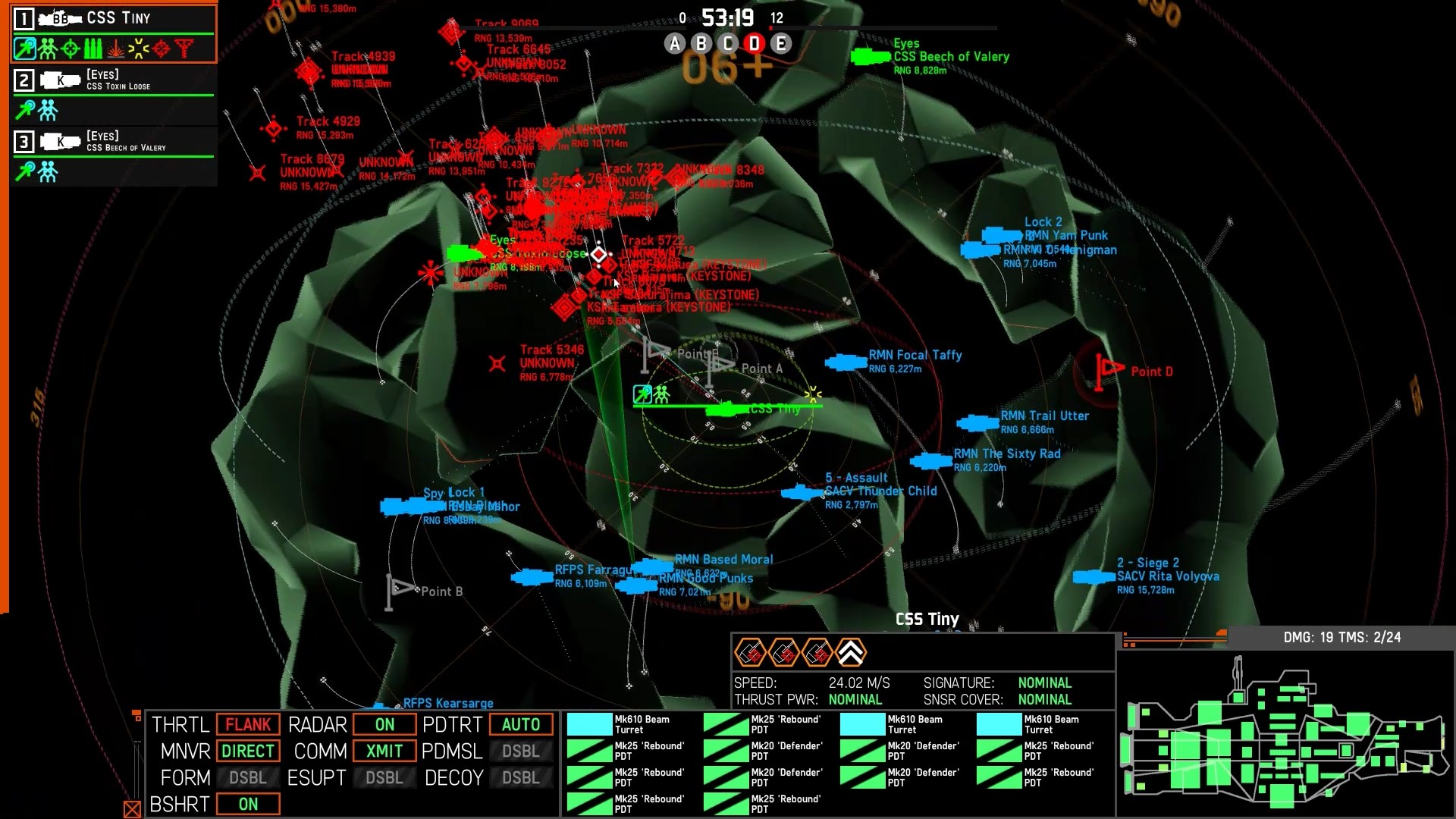This screenshot has width=1456, height=819.
Task: Click the green crew/formation icon under CSS Tiny
Action: 47,48
